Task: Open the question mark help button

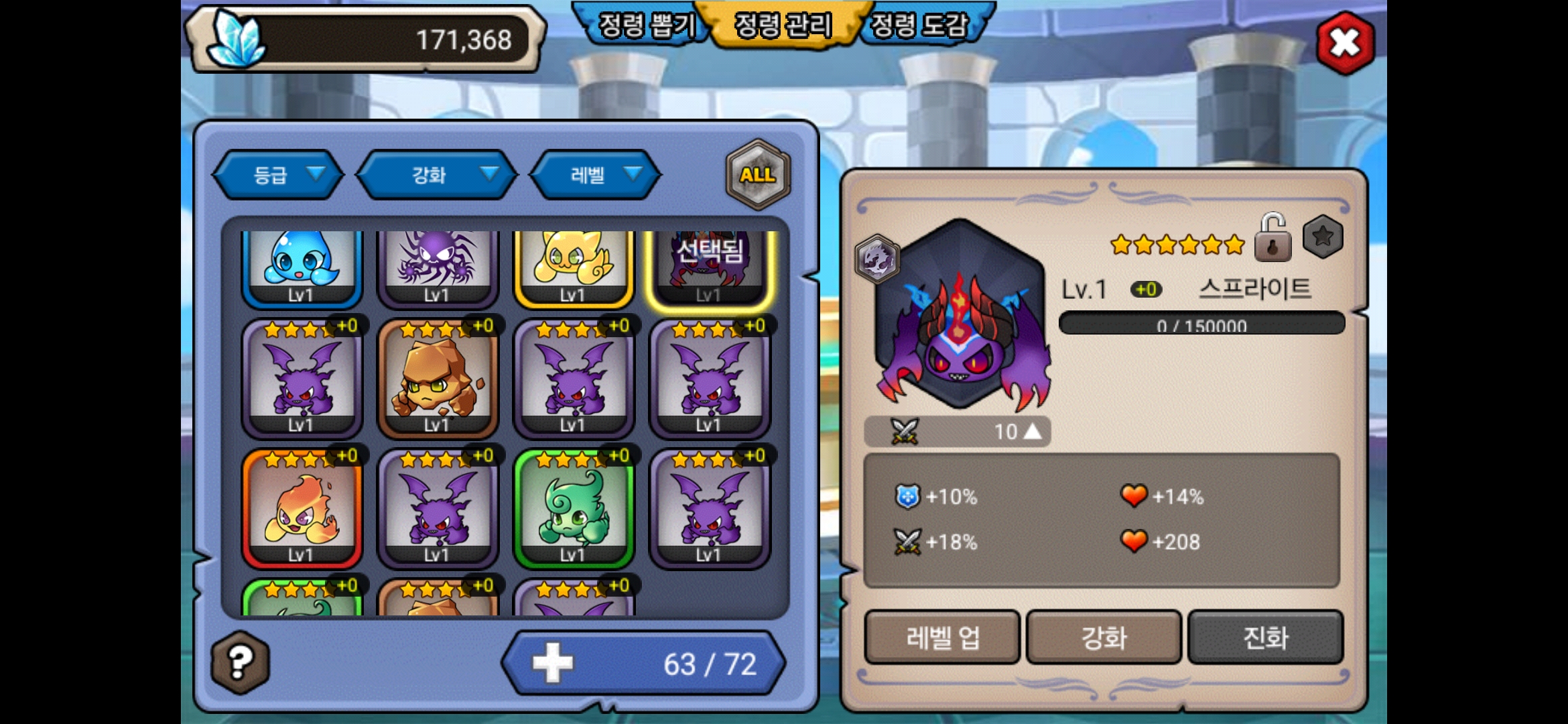Action: click(241, 662)
